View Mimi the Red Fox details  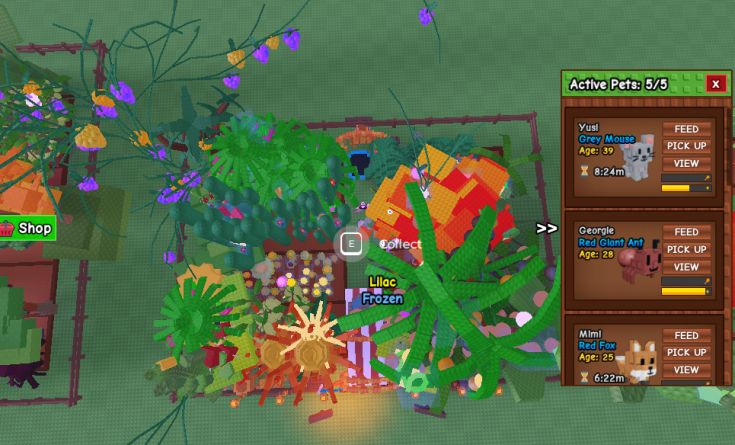[686, 370]
